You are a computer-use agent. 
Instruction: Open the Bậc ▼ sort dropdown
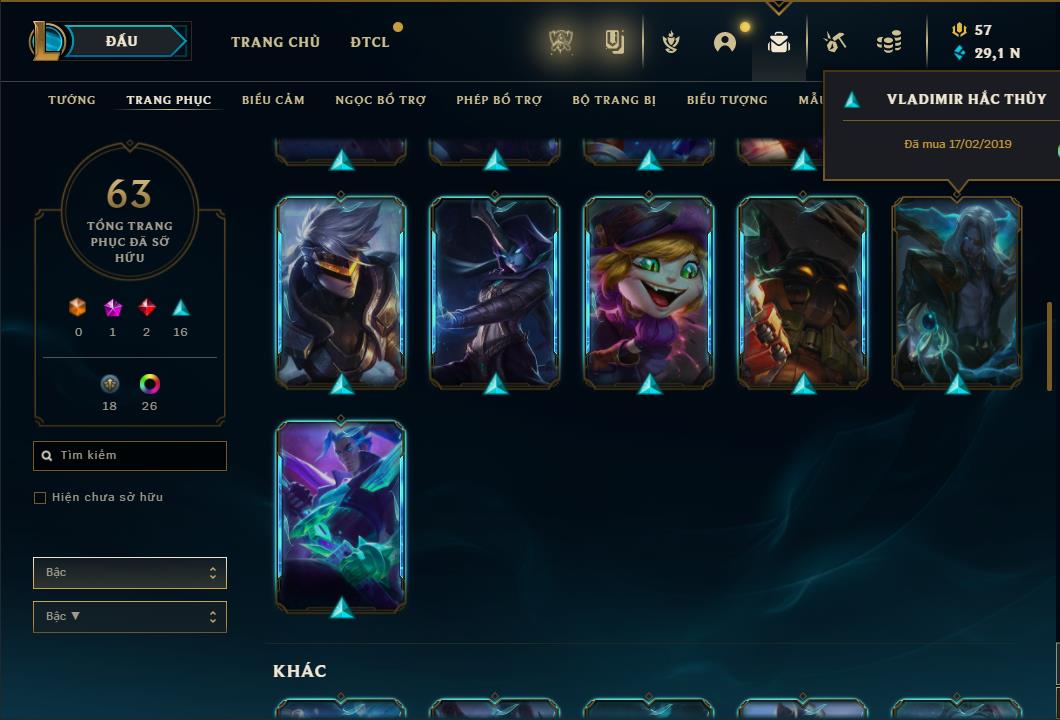(x=130, y=617)
